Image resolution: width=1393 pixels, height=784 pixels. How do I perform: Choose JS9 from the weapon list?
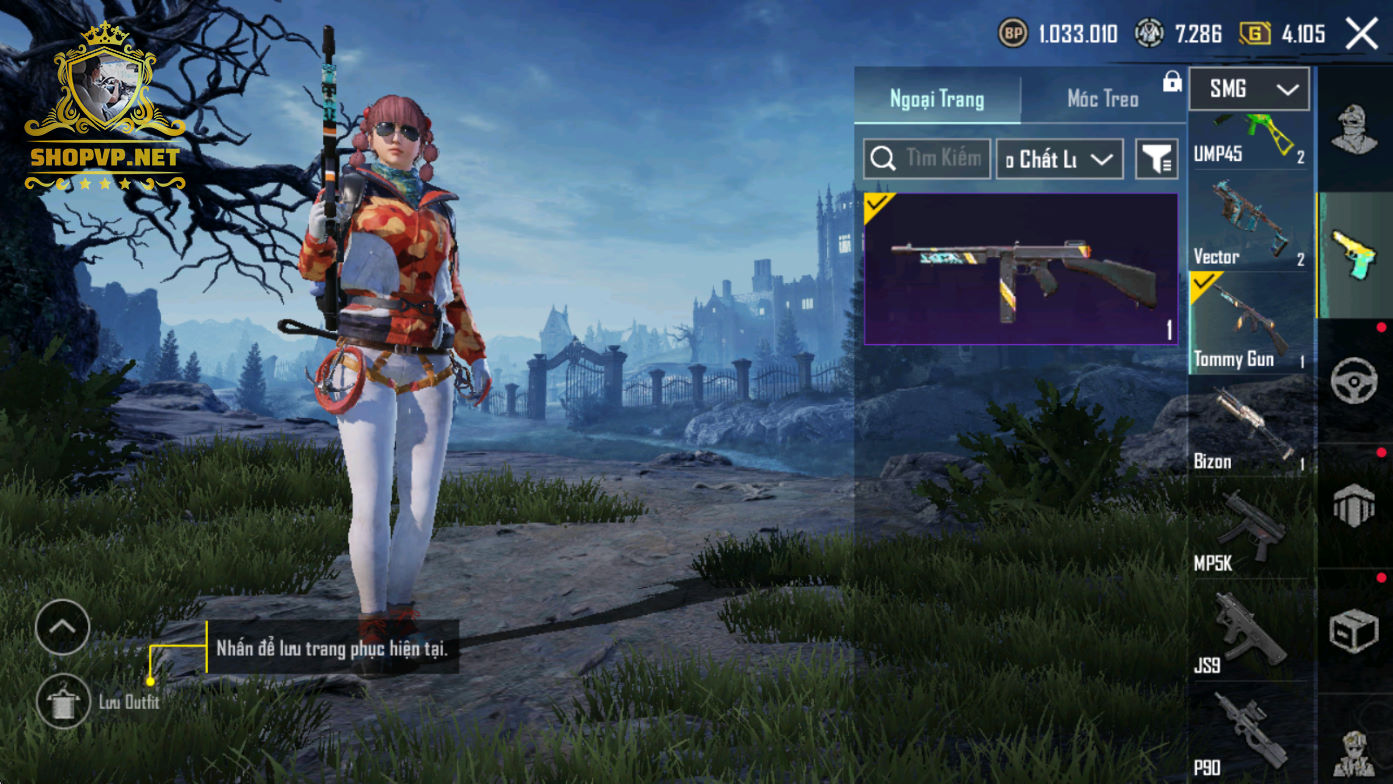coord(1249,632)
